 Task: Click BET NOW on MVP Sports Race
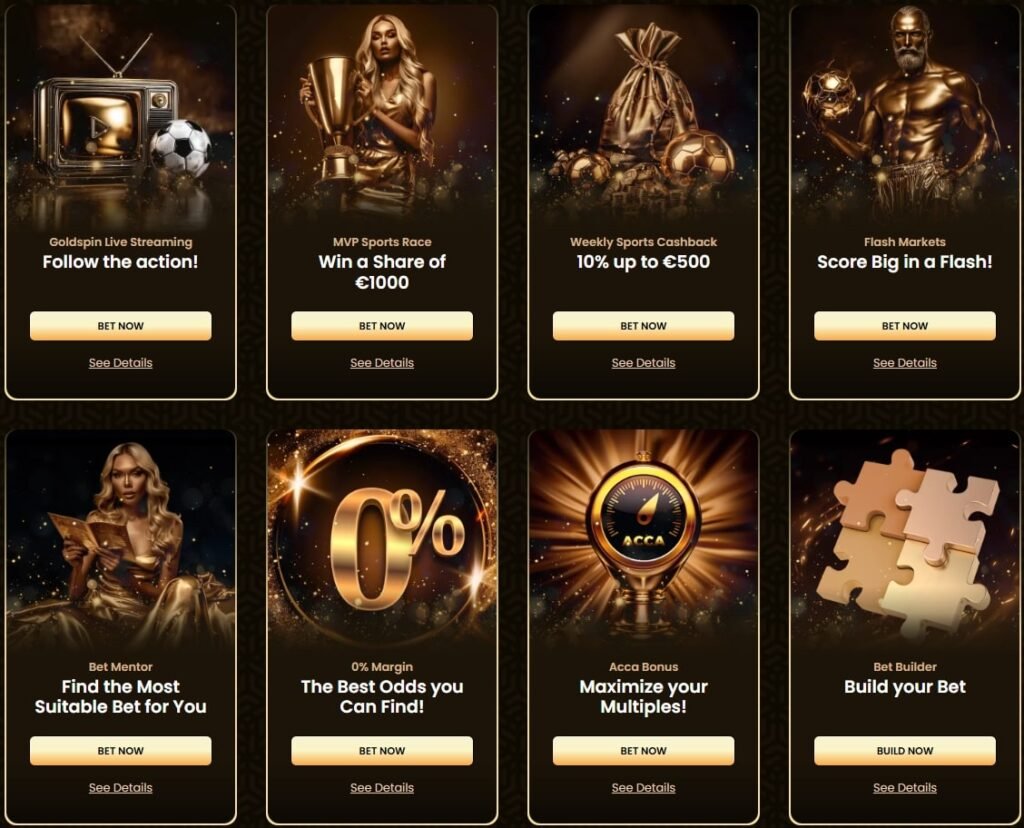382,326
